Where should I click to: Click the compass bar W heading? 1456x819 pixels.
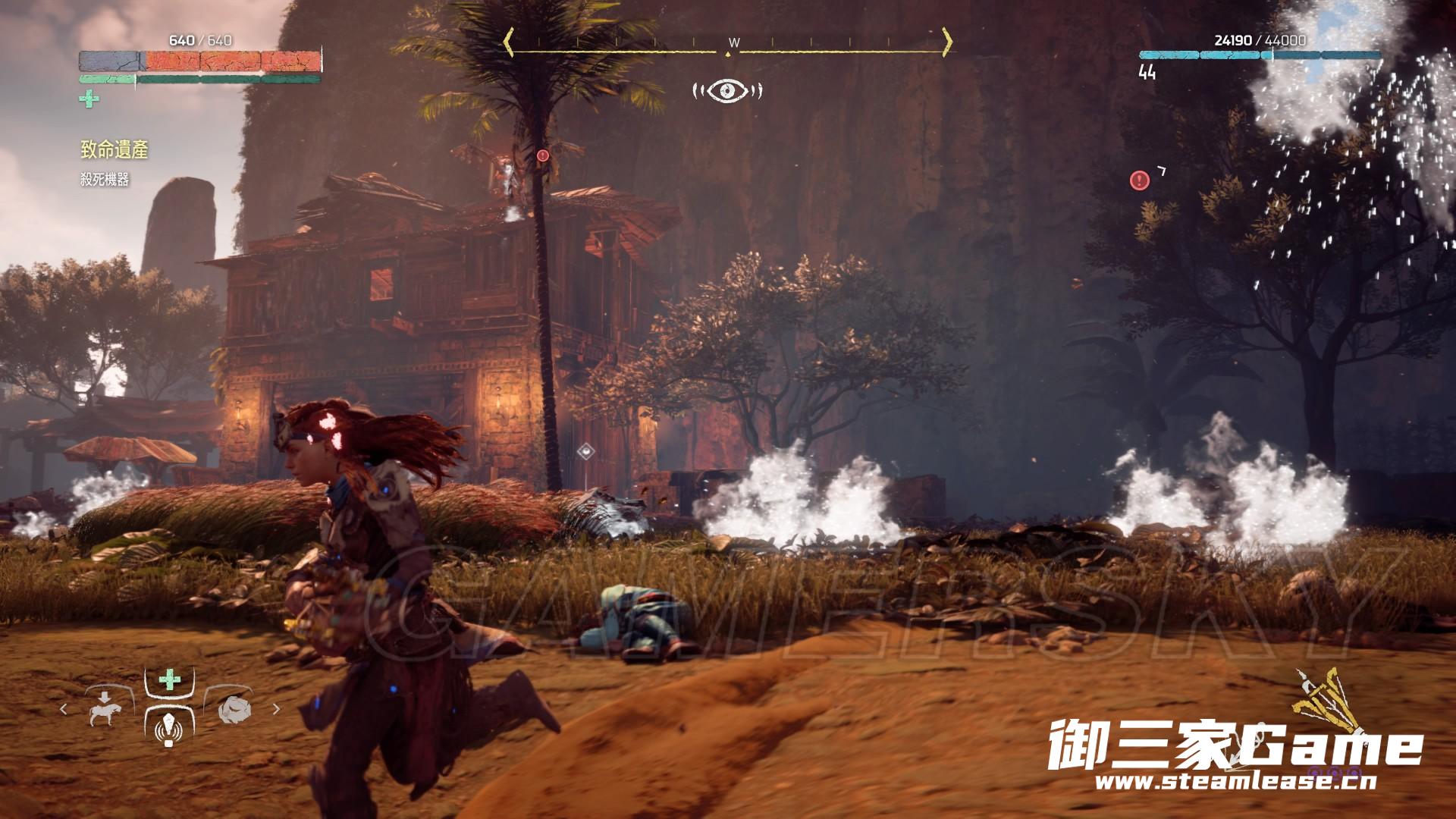coord(733,42)
